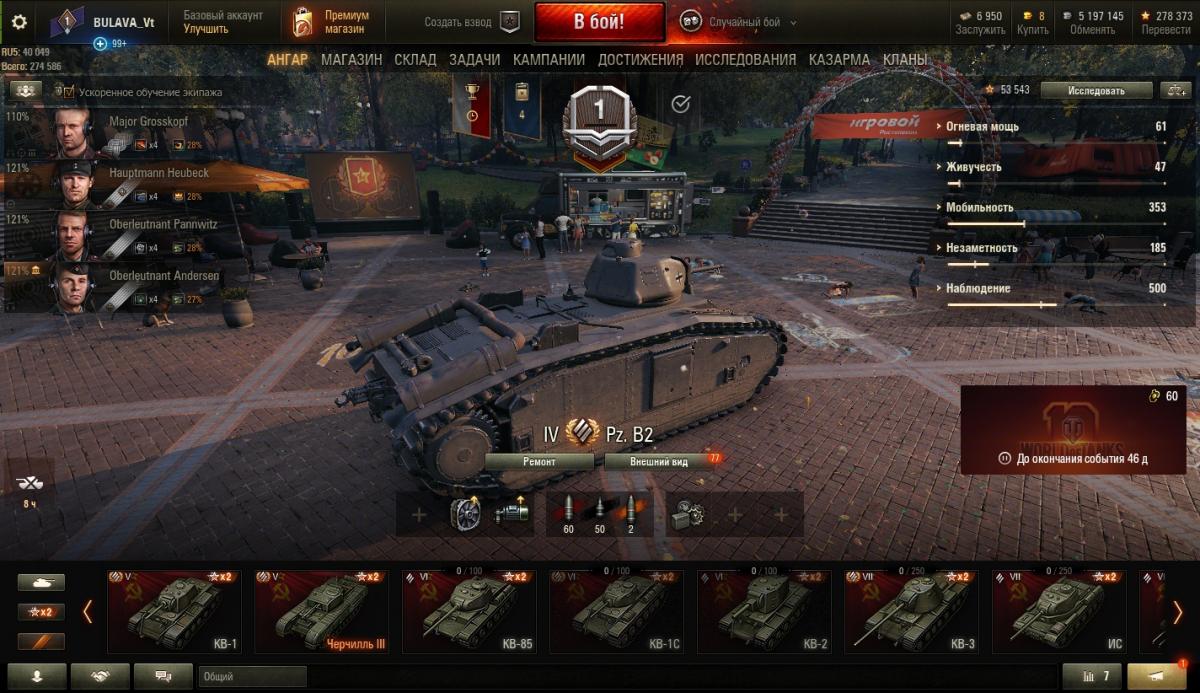Click the Общий chat channel field
Screen dimensions: 1200x693
(252, 677)
